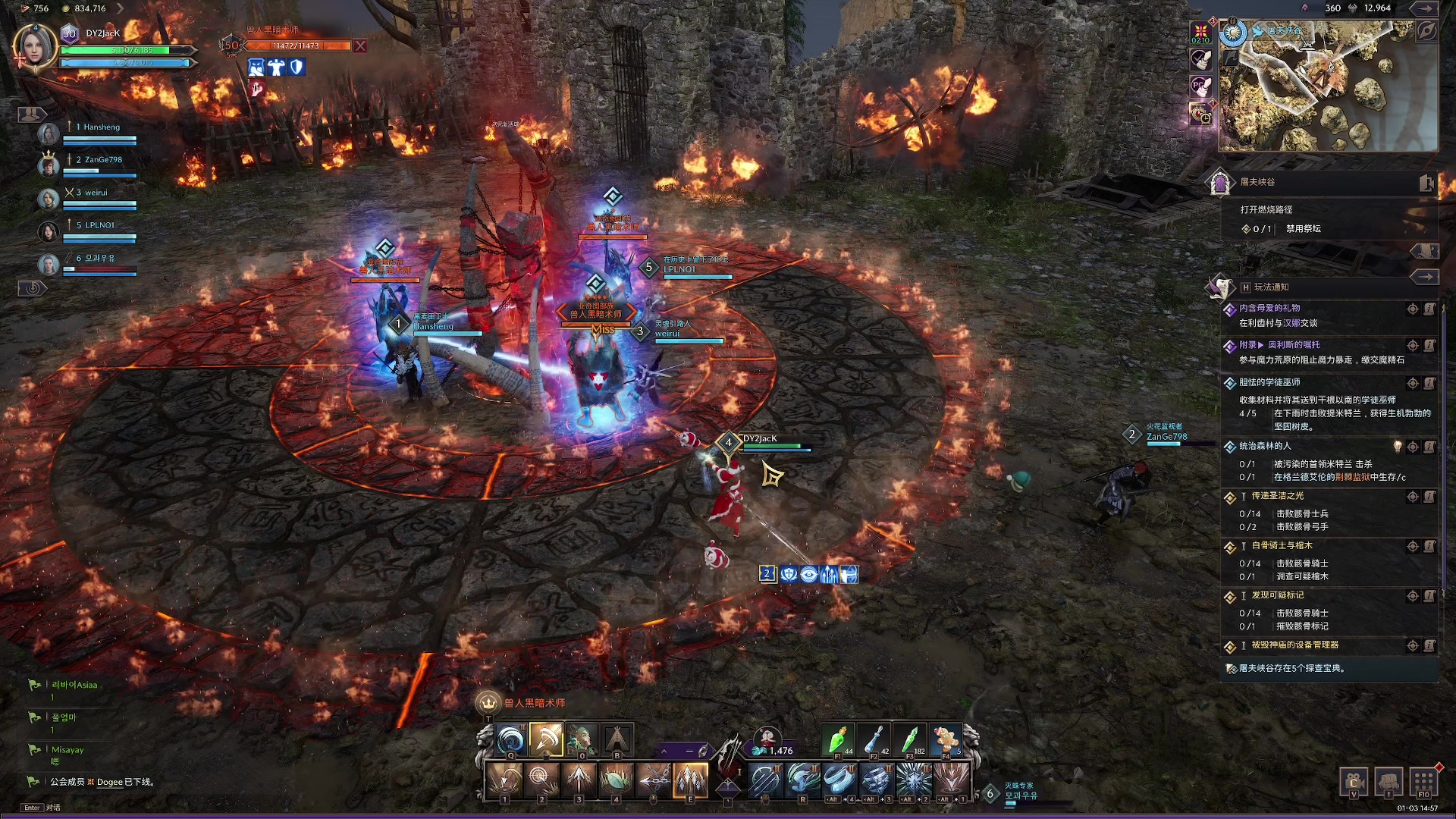Use the leaf nest skill in slot 4
Screen dimensions: 1456x819
click(616, 779)
